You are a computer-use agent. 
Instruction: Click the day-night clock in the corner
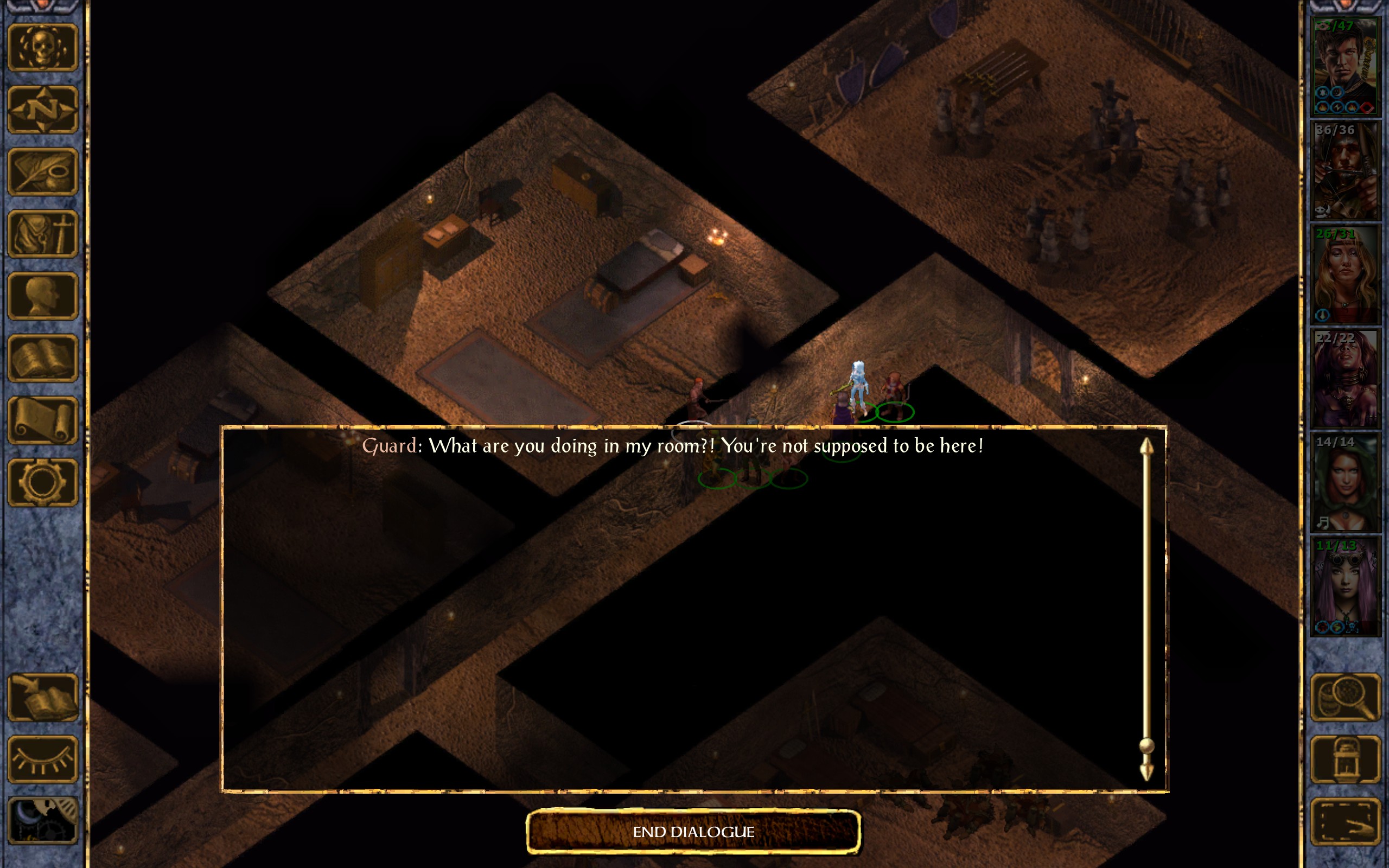pyautogui.click(x=42, y=821)
